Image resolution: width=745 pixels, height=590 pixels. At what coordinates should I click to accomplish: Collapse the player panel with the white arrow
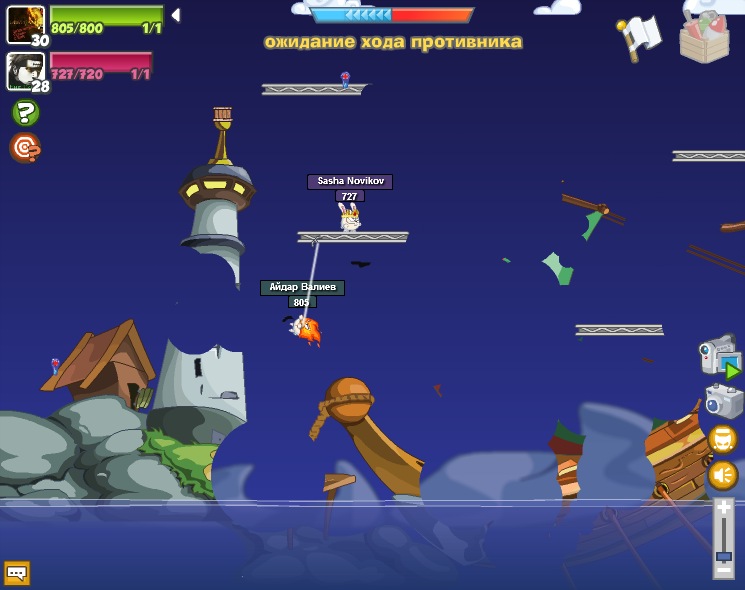[x=176, y=15]
